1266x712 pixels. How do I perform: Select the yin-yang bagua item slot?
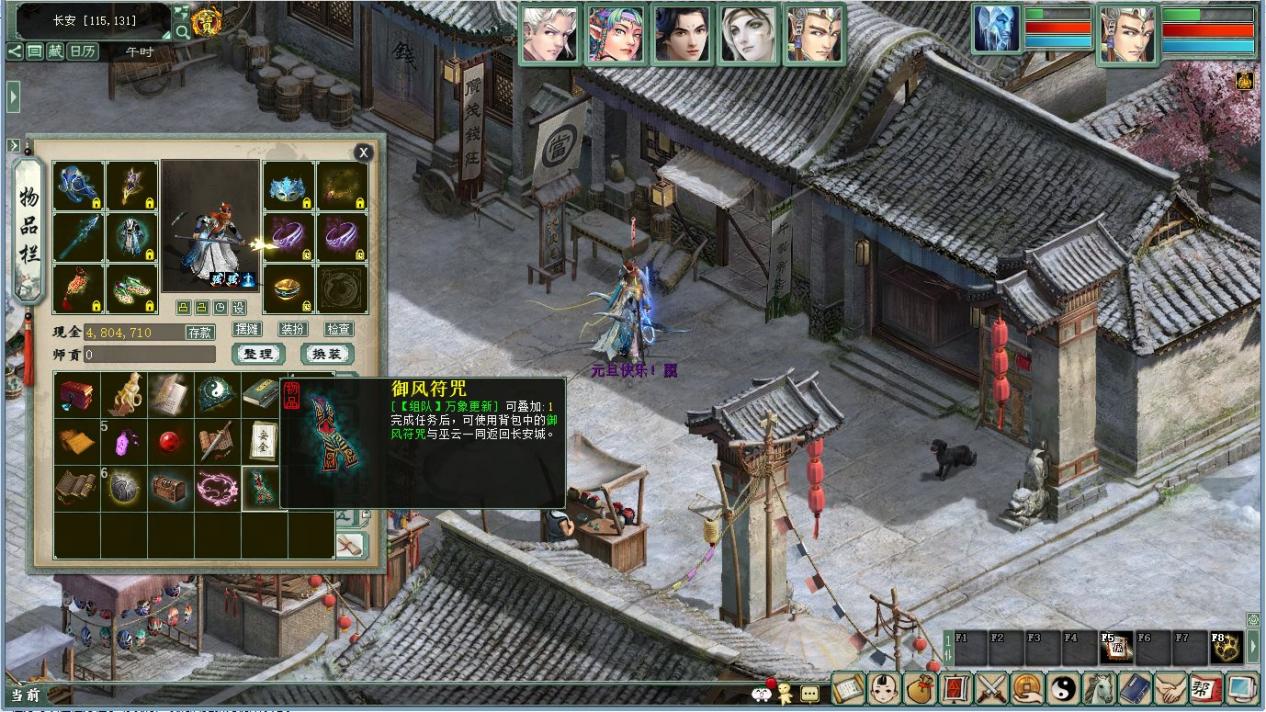pyautogui.click(x=216, y=394)
